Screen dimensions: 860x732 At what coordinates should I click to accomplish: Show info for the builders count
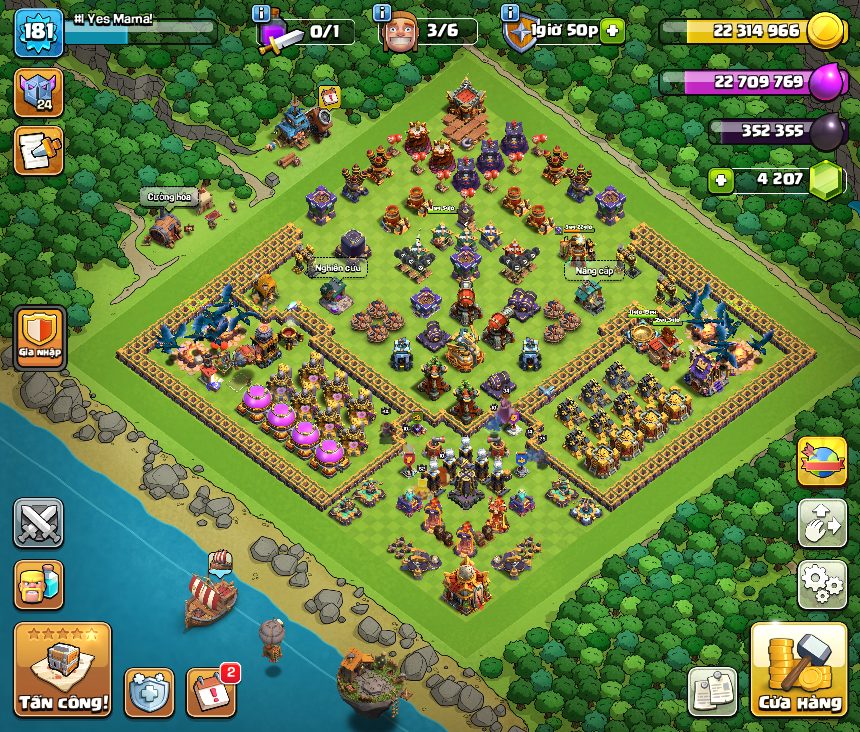pos(381,13)
